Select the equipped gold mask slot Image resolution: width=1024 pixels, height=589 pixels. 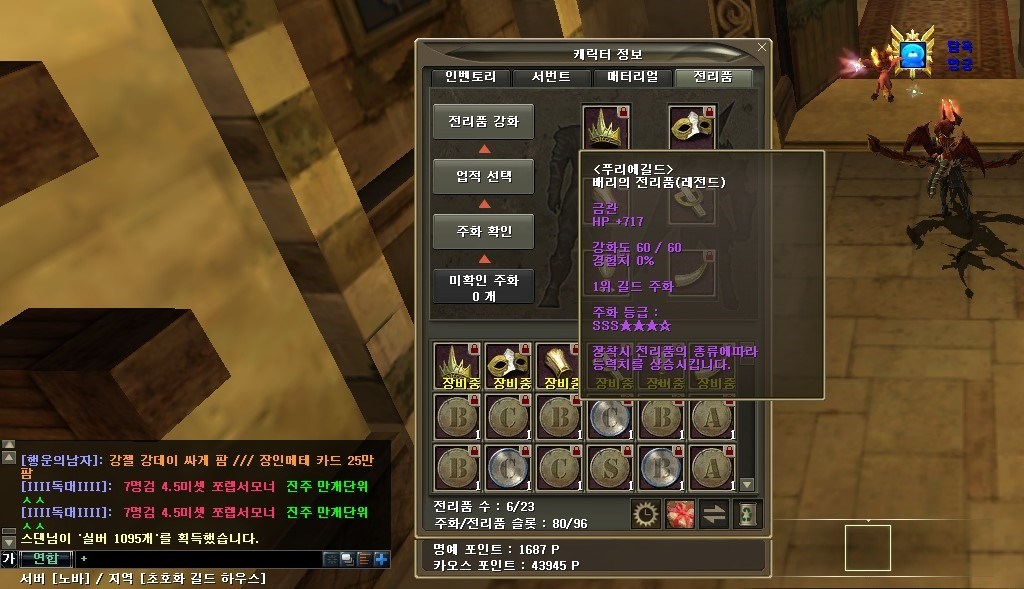click(691, 125)
